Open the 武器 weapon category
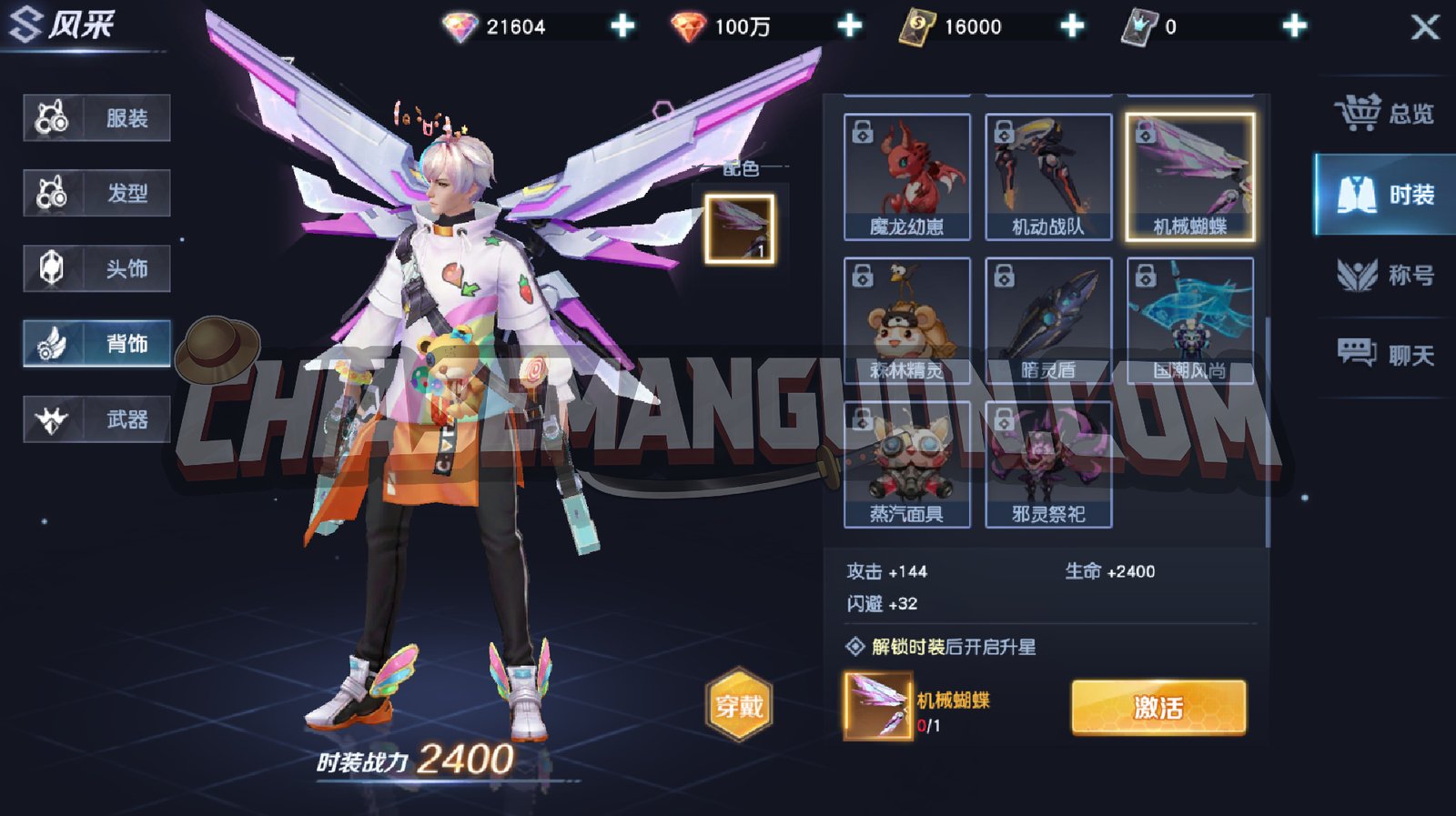Image resolution: width=1456 pixels, height=816 pixels. (97, 419)
